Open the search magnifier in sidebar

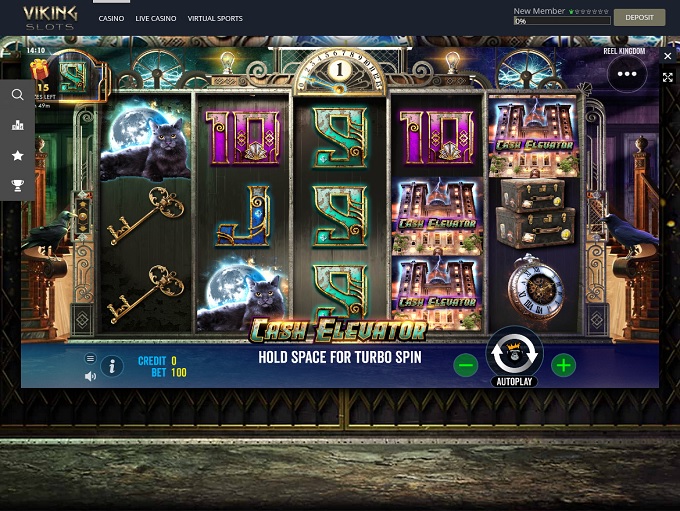[17, 95]
